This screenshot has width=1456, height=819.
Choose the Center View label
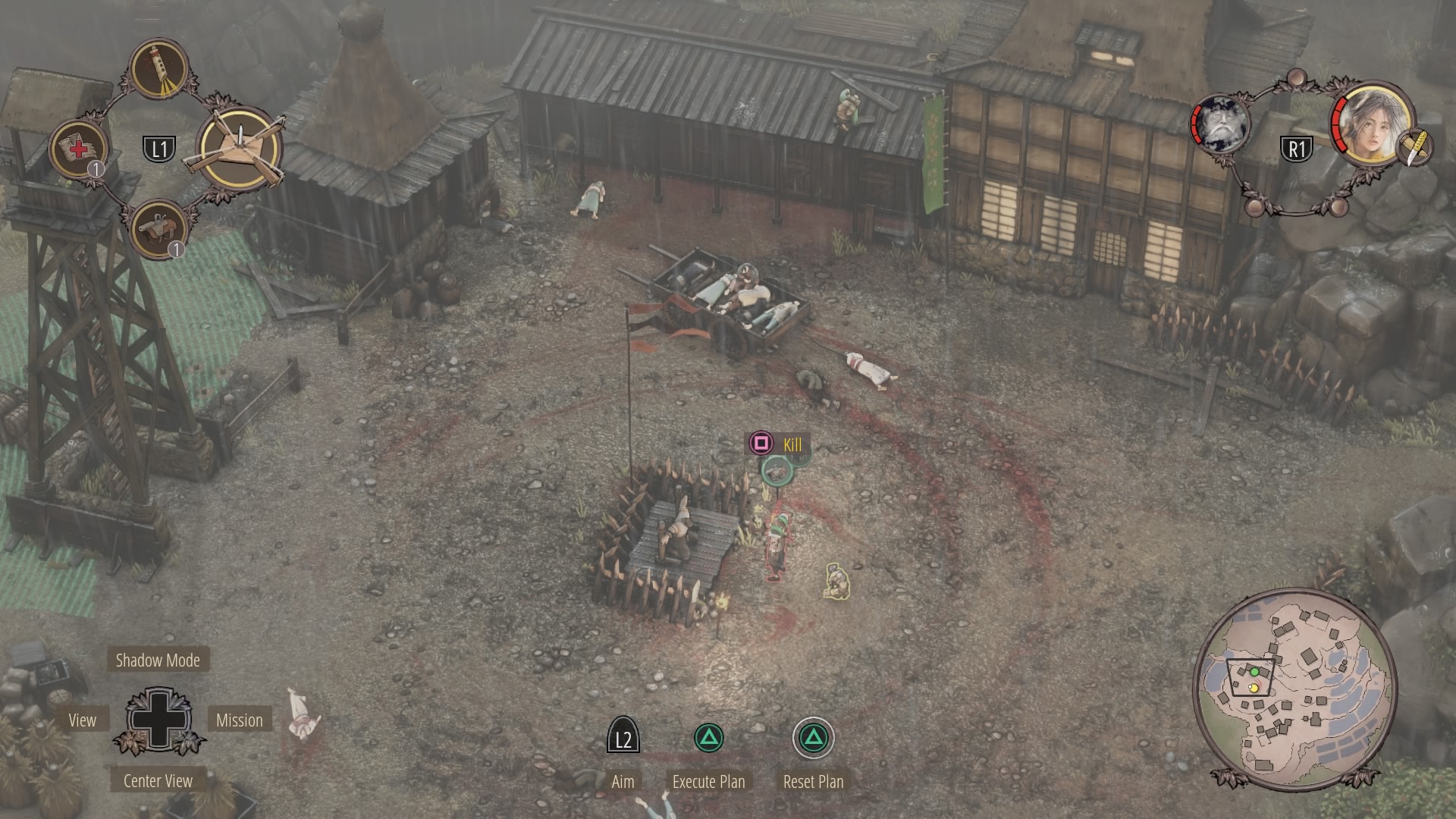[x=158, y=780]
